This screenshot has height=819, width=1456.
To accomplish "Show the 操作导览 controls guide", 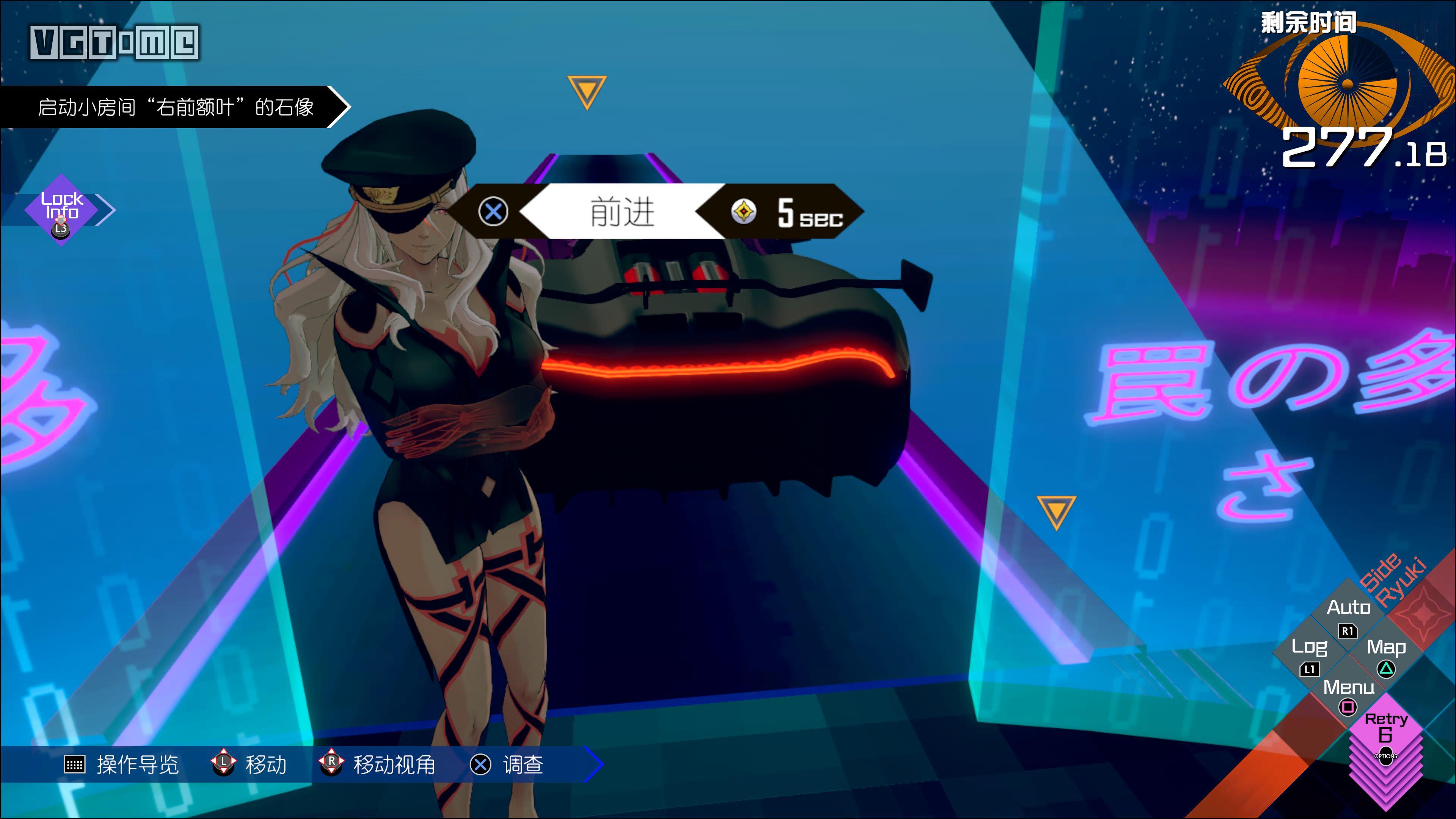I will (x=121, y=765).
